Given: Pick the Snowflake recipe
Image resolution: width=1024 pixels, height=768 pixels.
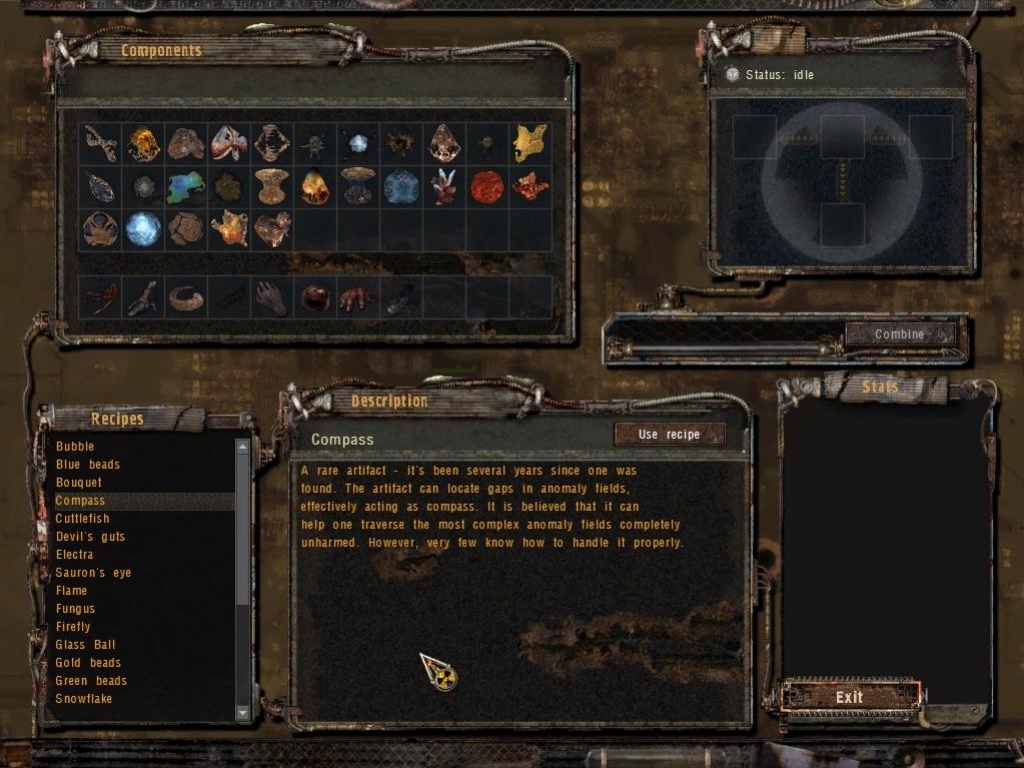Looking at the screenshot, I should (84, 698).
